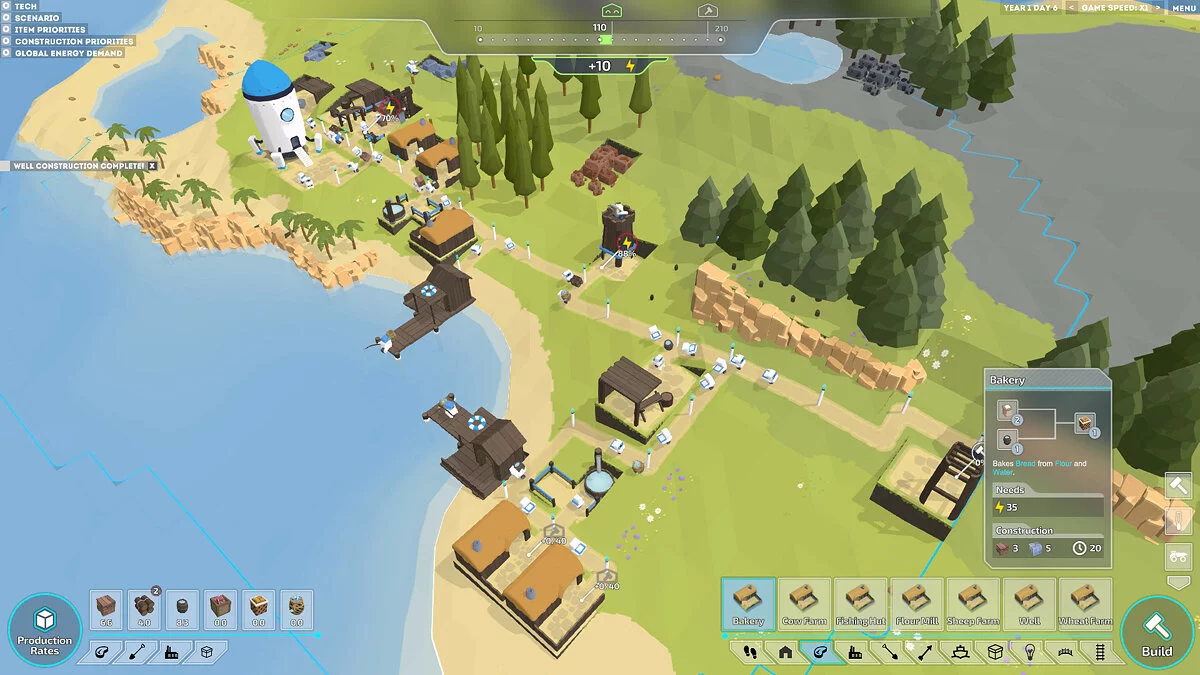The image size is (1200, 675).
Task: Switch to the lightbulb build category
Action: 1029,653
